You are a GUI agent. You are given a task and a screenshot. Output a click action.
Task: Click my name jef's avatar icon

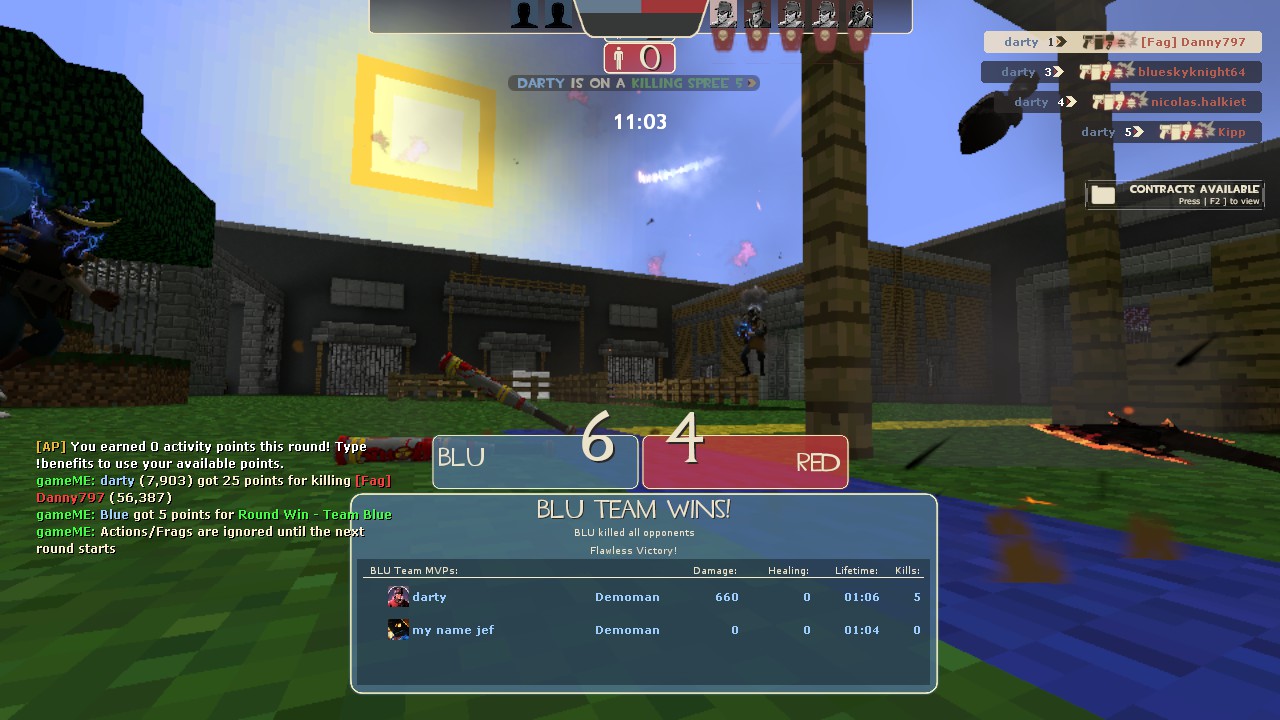click(x=398, y=630)
